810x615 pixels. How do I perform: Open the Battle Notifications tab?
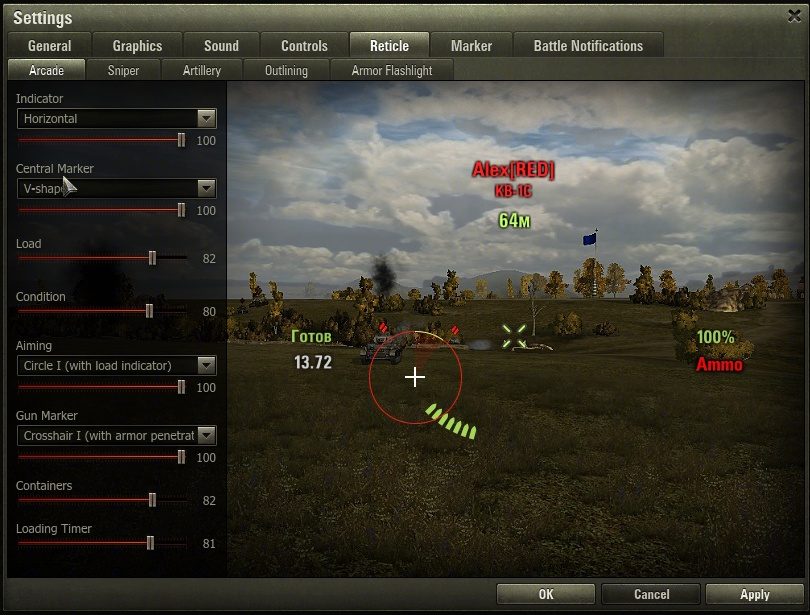coord(588,46)
